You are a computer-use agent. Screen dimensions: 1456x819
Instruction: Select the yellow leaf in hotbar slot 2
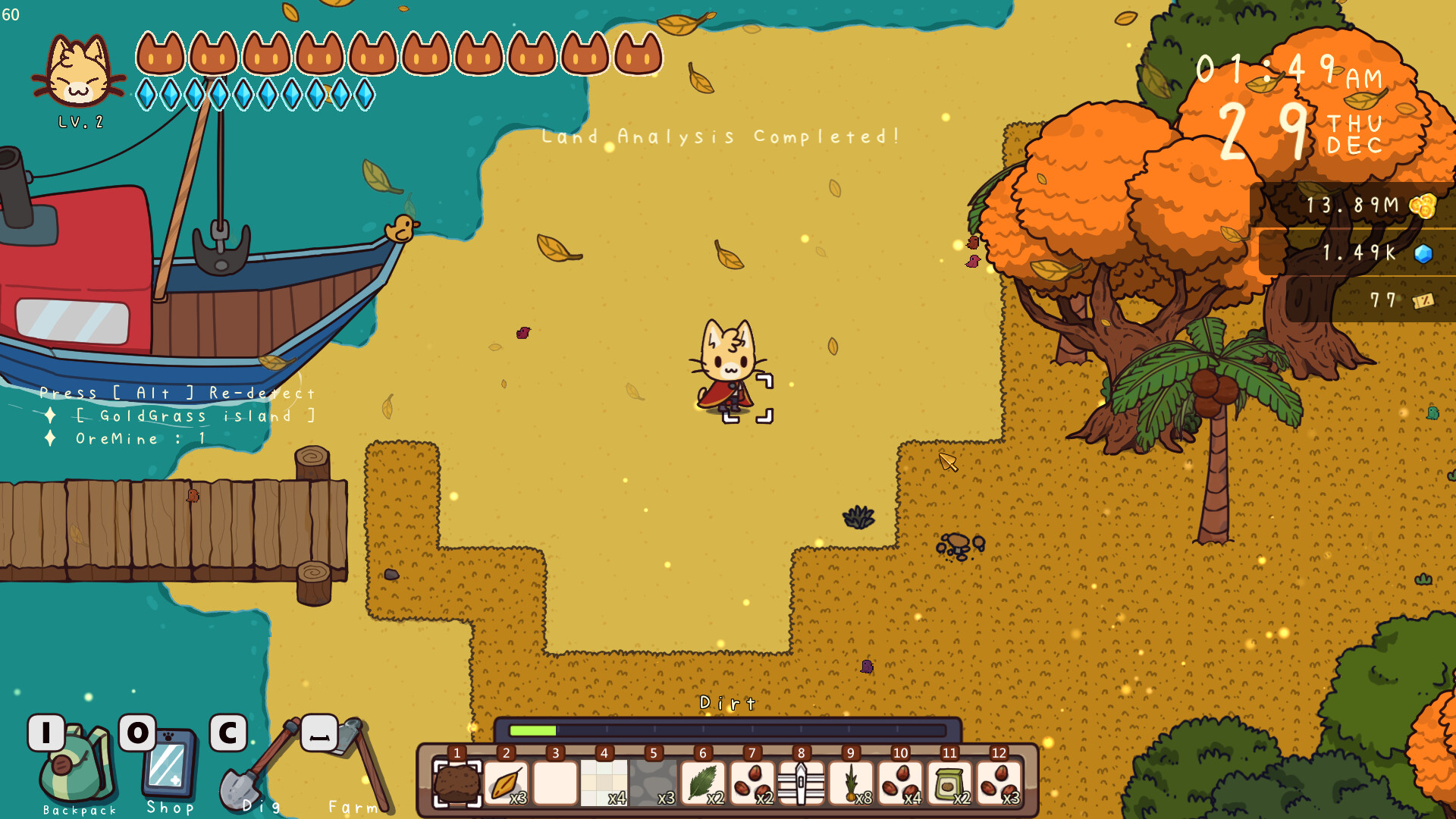tap(505, 782)
